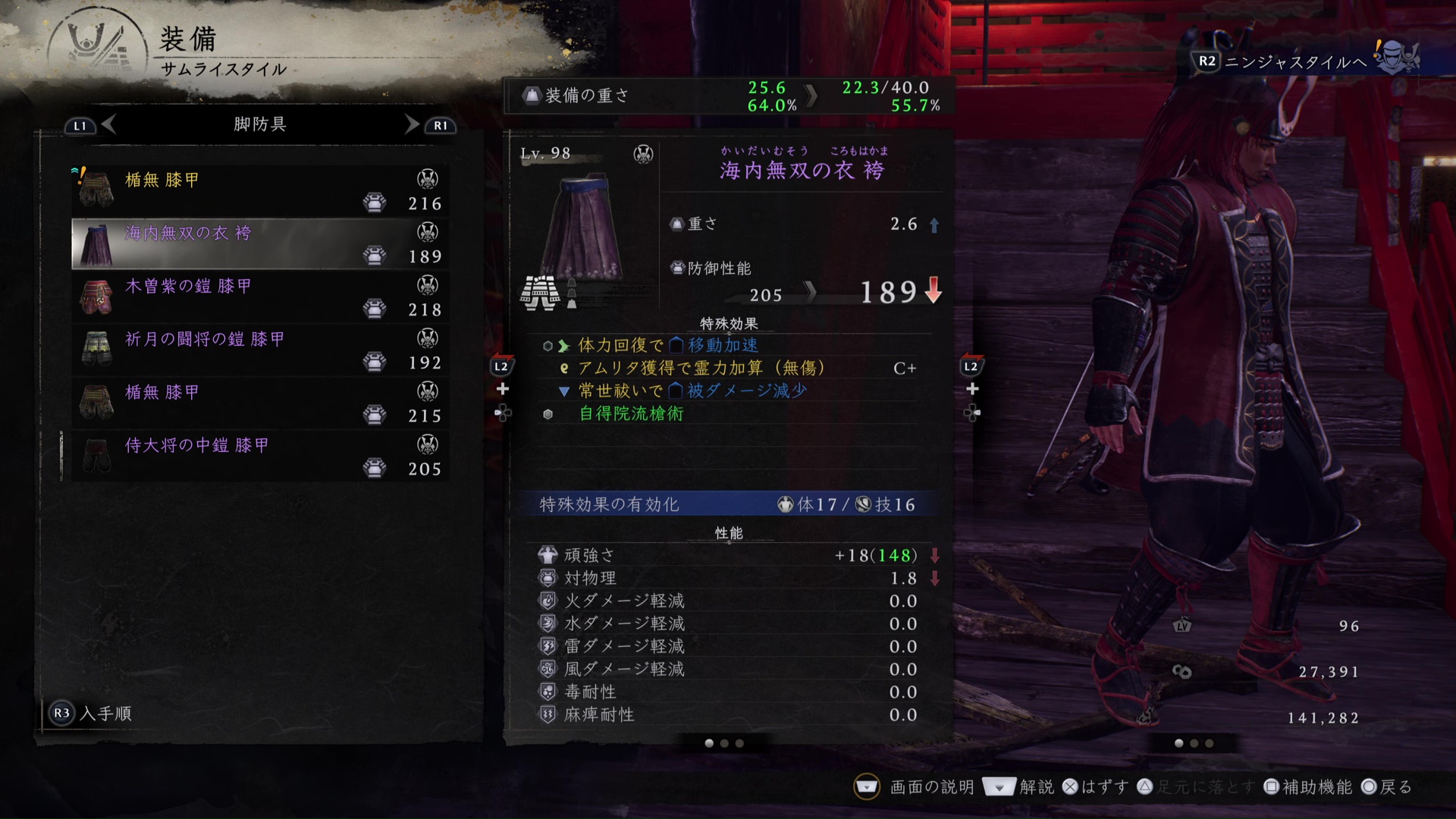Change the 入手順 sort order
The image size is (1456, 819).
pyautogui.click(x=91, y=714)
